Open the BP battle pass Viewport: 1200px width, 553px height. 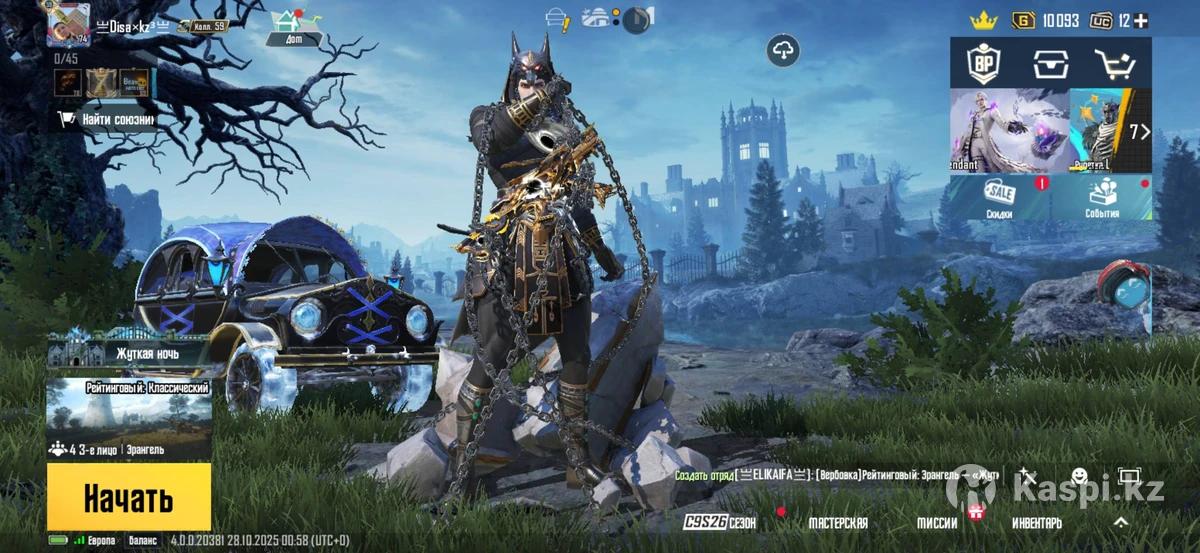[983, 64]
